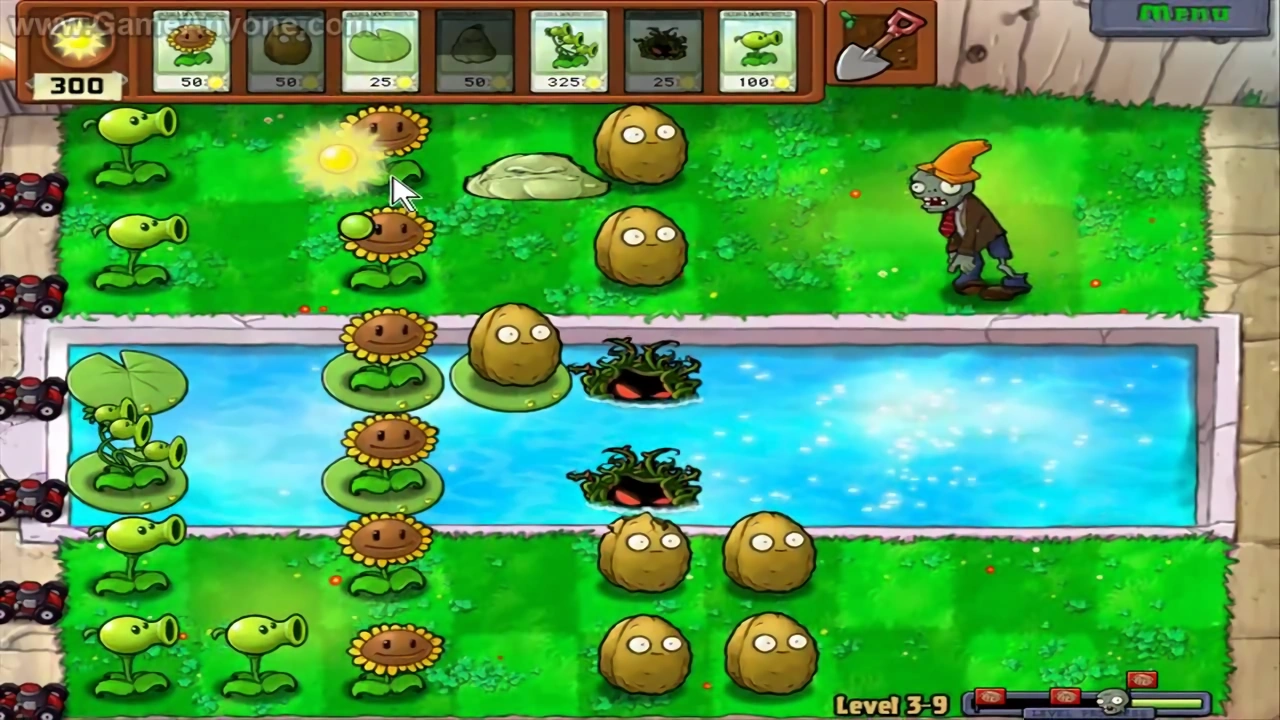Select the Sunflower seed packet
Viewport: 1280px width, 720px height.
(x=190, y=50)
